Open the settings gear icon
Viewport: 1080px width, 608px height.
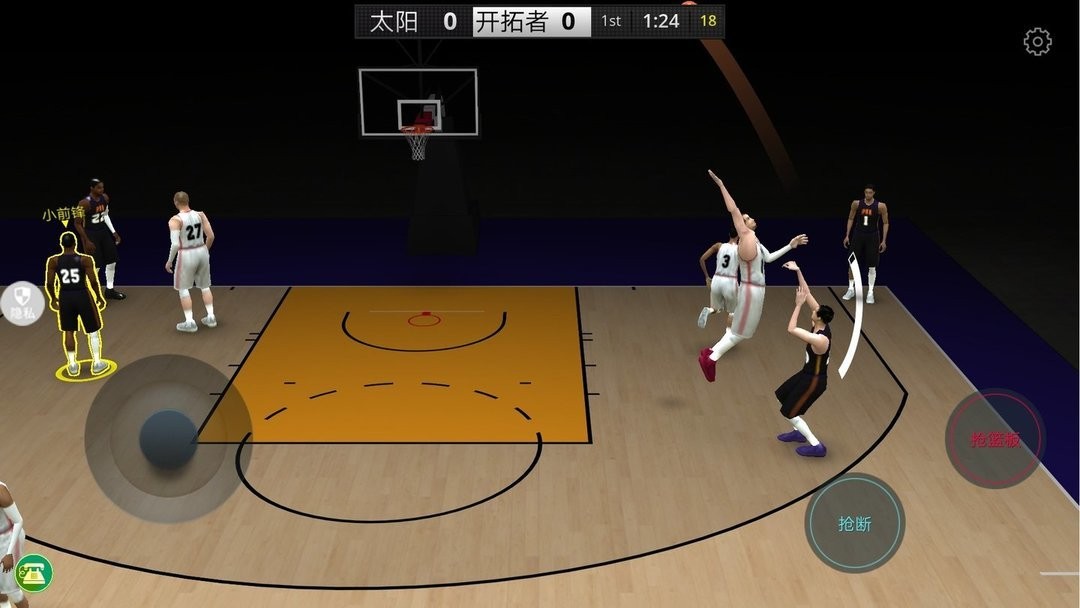pos(1037,42)
